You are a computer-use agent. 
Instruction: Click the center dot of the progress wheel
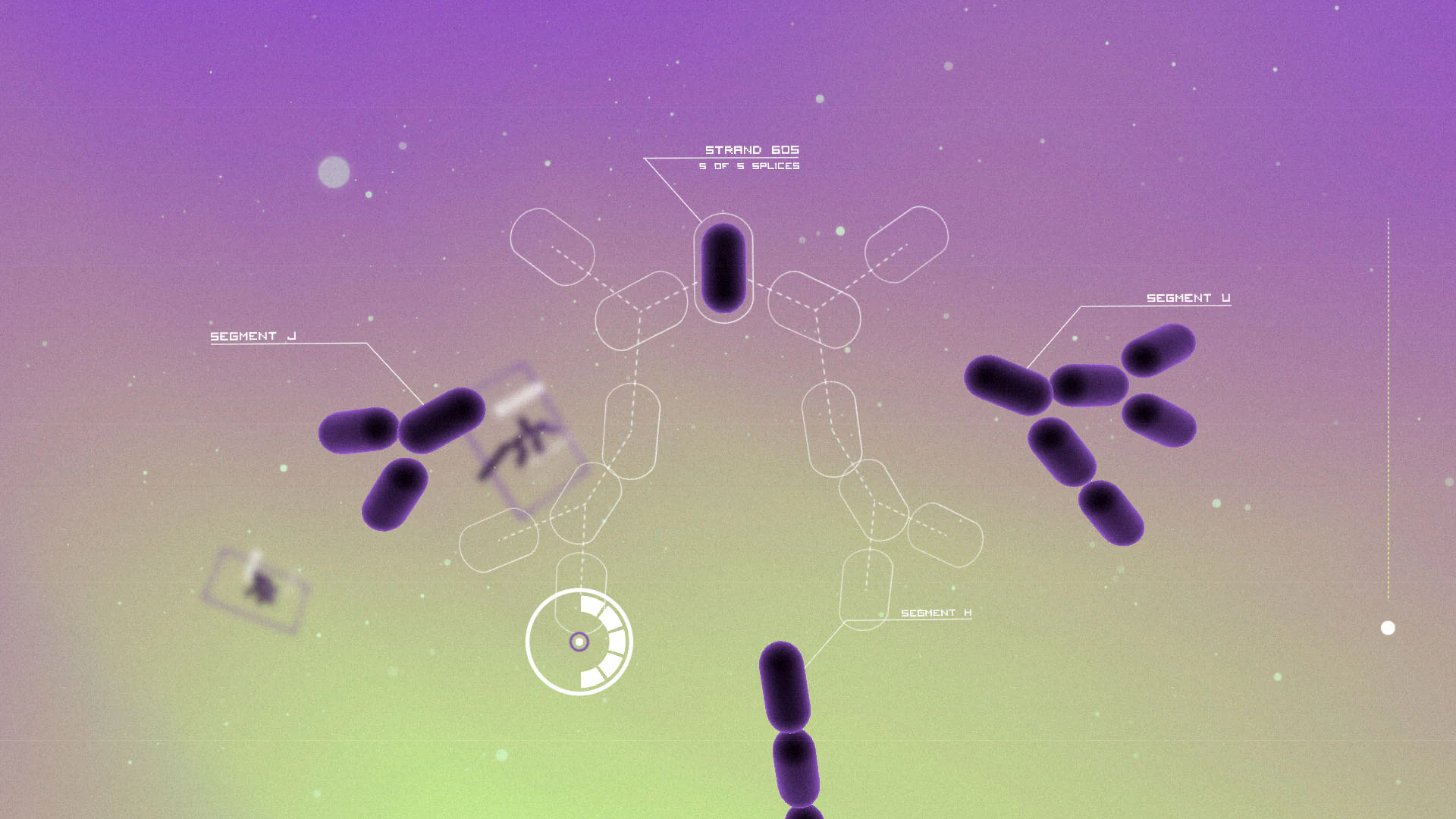579,643
